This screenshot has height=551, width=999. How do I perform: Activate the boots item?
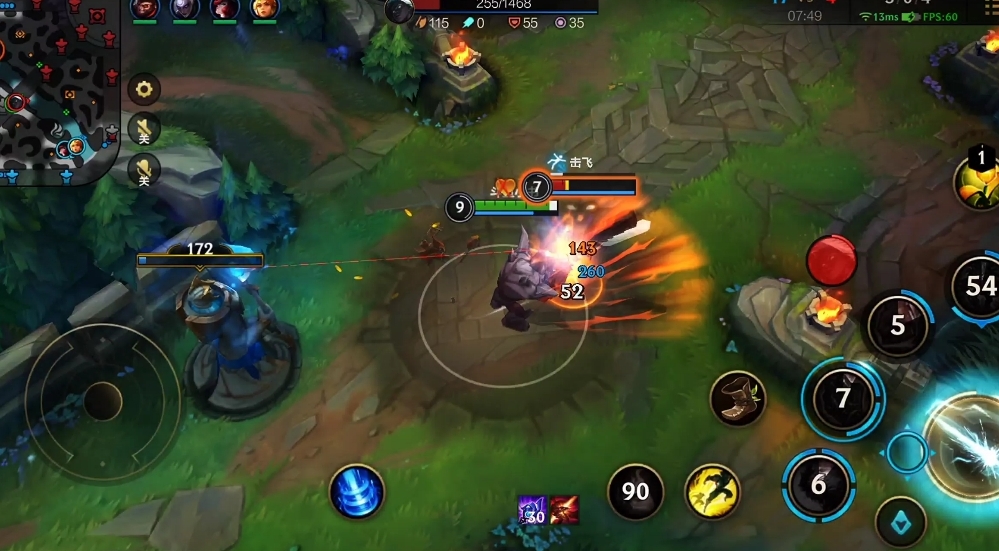(738, 398)
